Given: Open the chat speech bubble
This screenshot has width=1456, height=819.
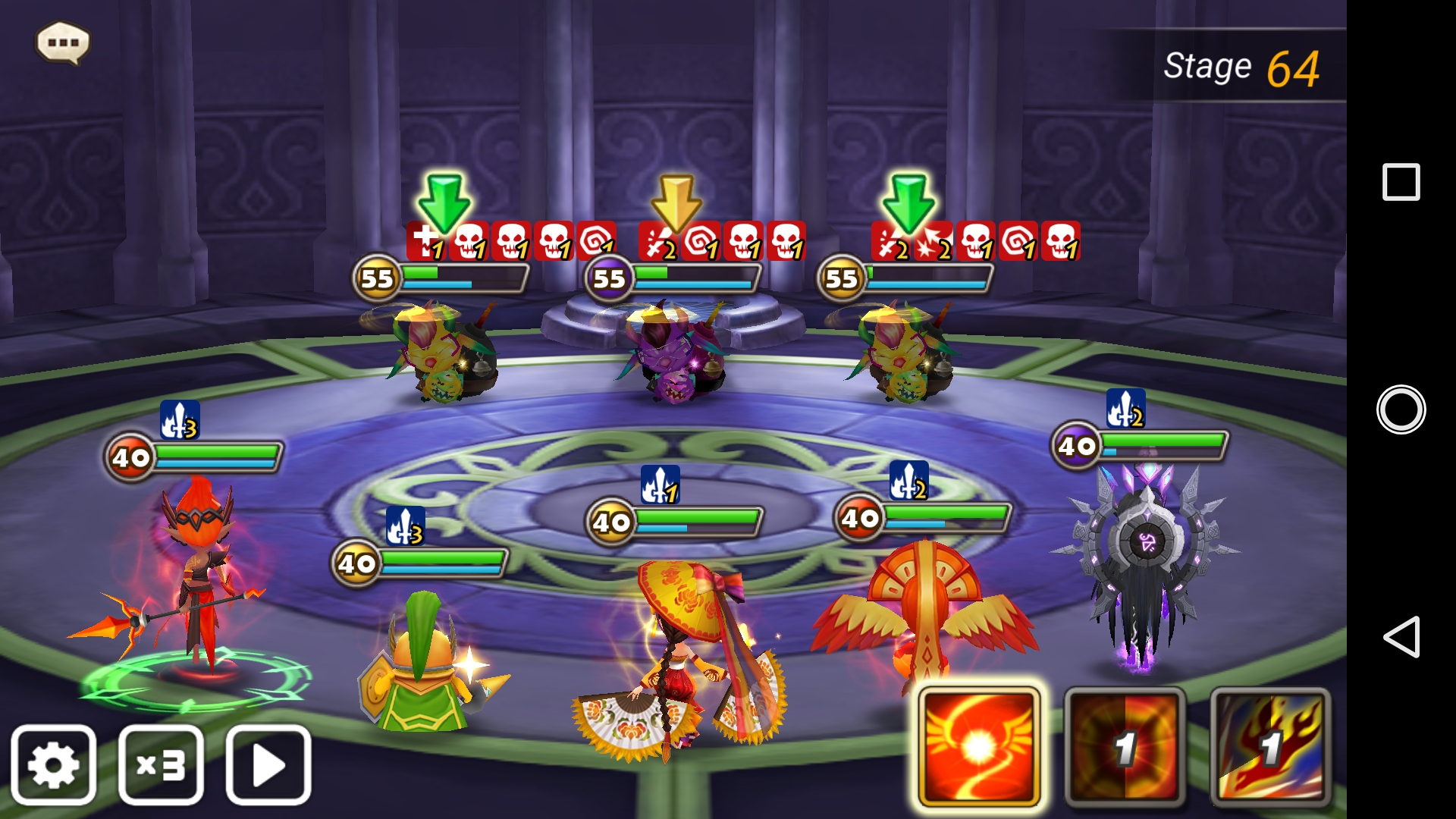Looking at the screenshot, I should pyautogui.click(x=63, y=42).
